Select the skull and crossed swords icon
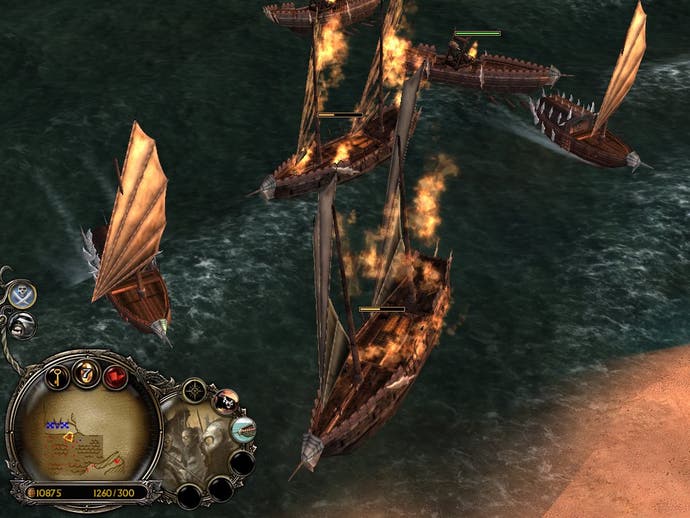The height and width of the screenshot is (518, 690). pos(22,294)
